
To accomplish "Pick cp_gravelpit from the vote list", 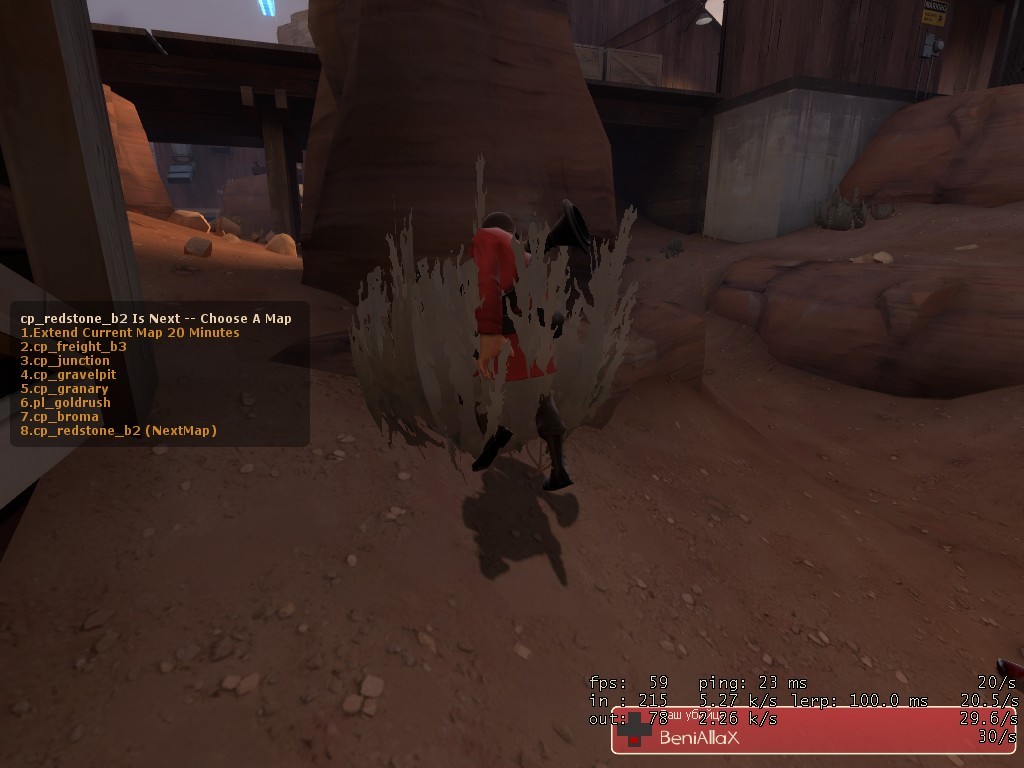I will [x=68, y=375].
